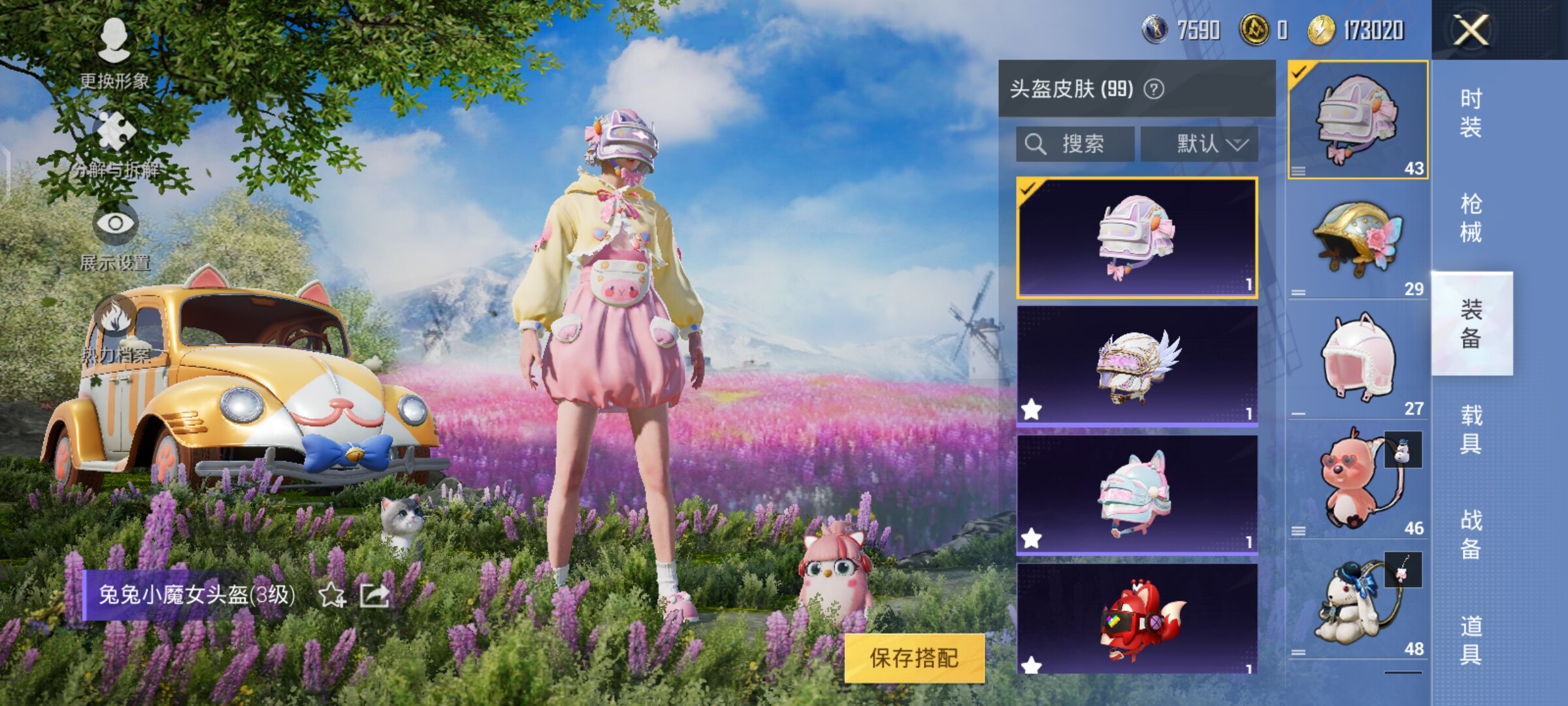Switch to the 载具 tab

1471,429
